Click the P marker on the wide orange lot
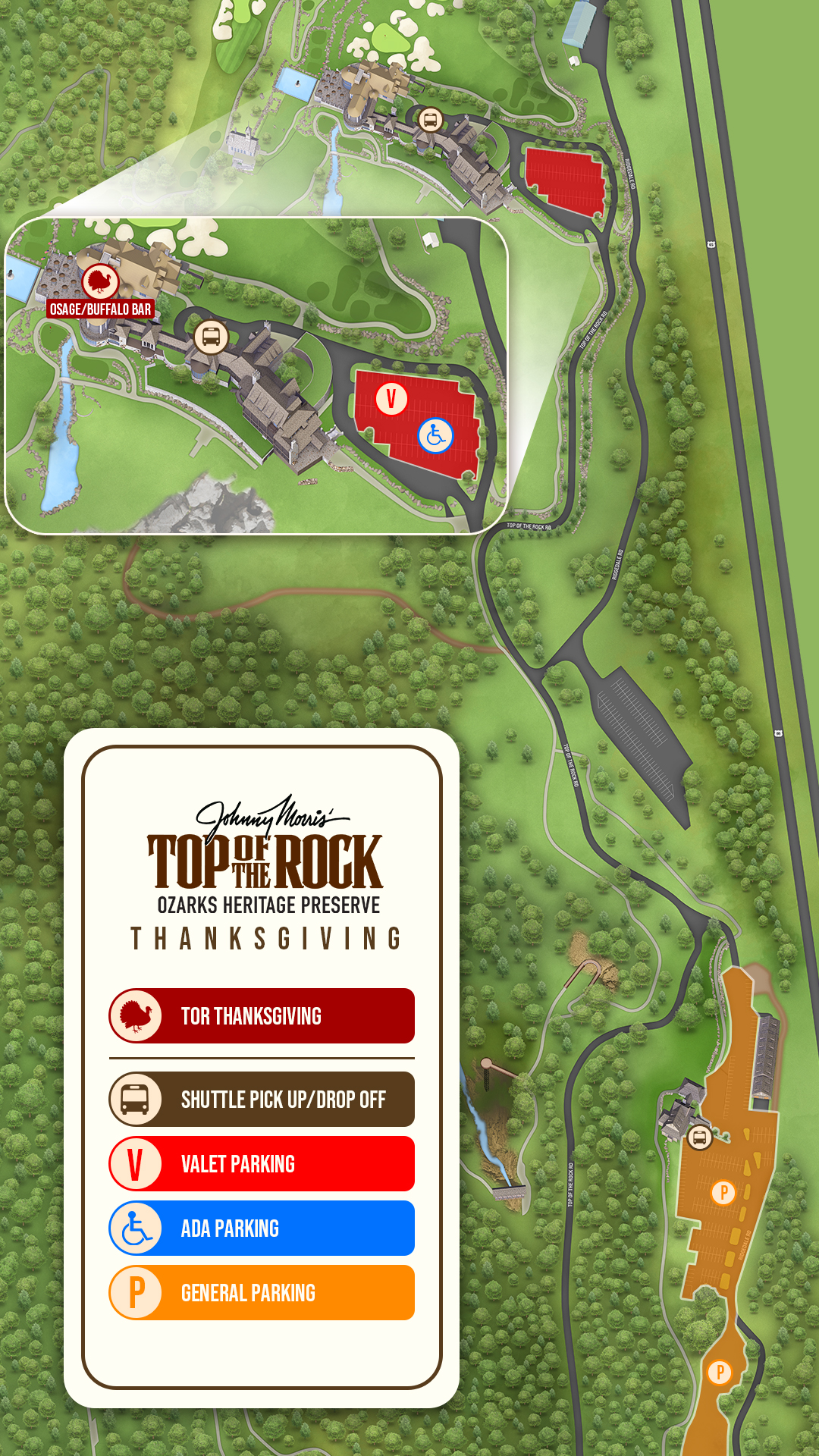This screenshot has height=1456, width=819. (723, 1192)
